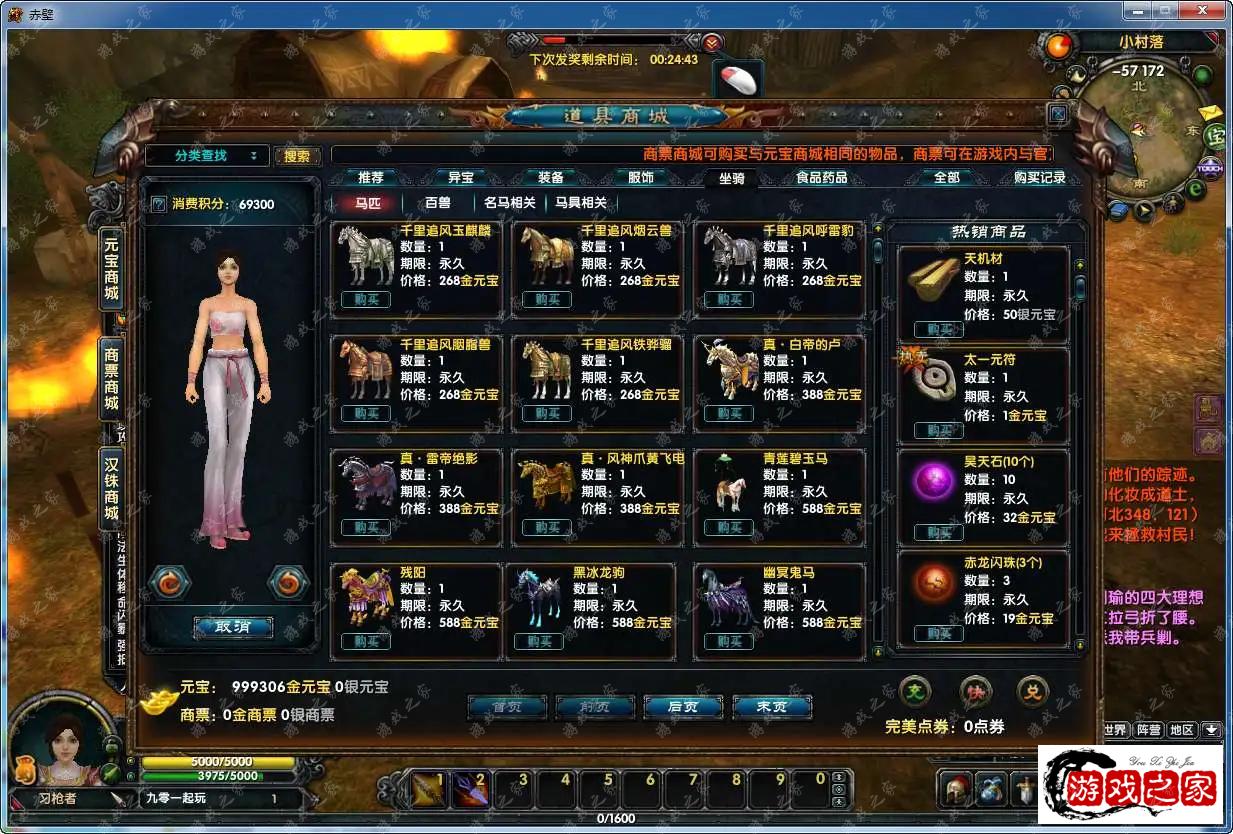Buy the 千里追风玉麒麟 horse
1233x834 pixels.
365,299
